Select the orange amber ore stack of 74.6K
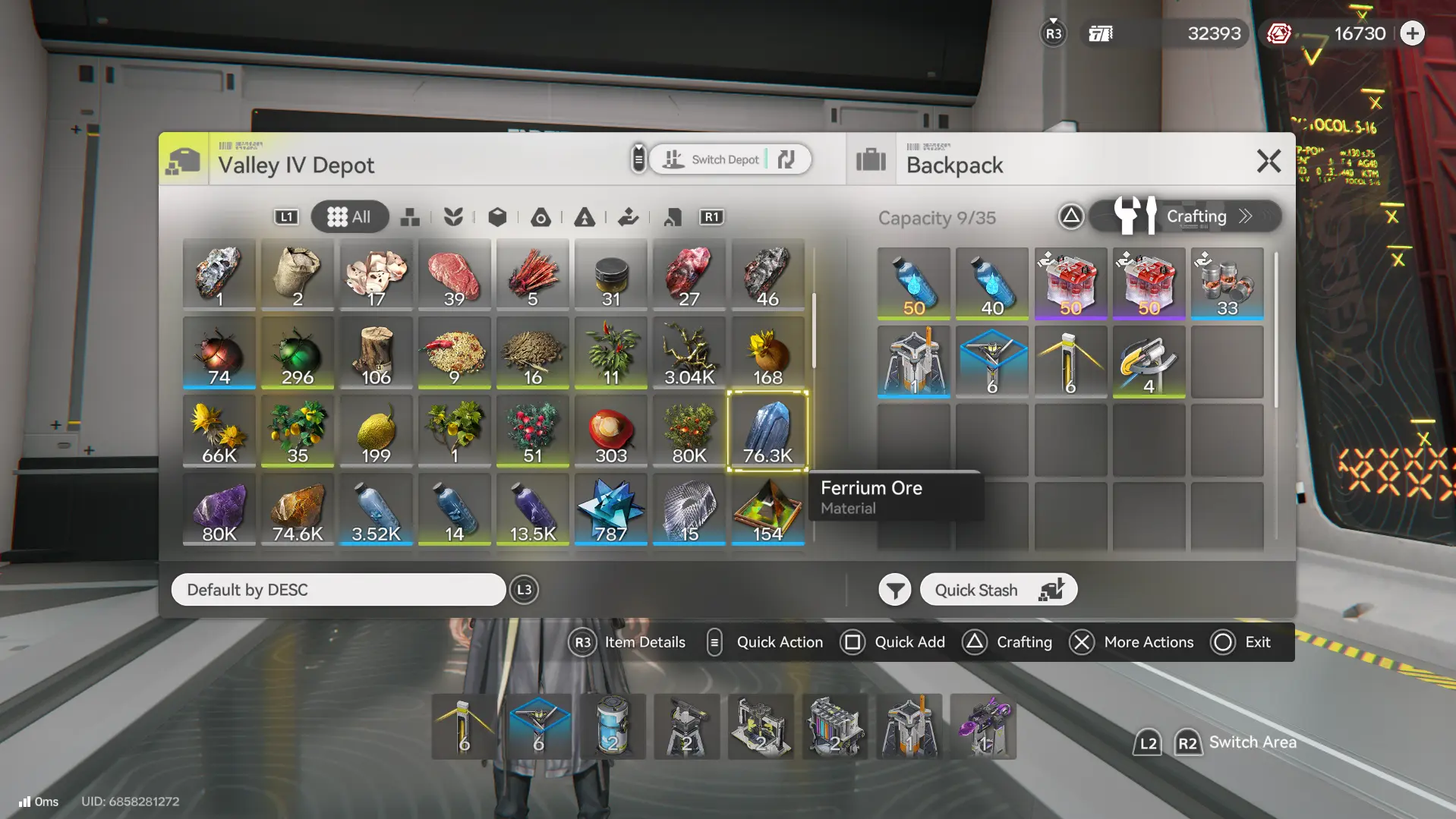The width and height of the screenshot is (1456, 819). [298, 509]
